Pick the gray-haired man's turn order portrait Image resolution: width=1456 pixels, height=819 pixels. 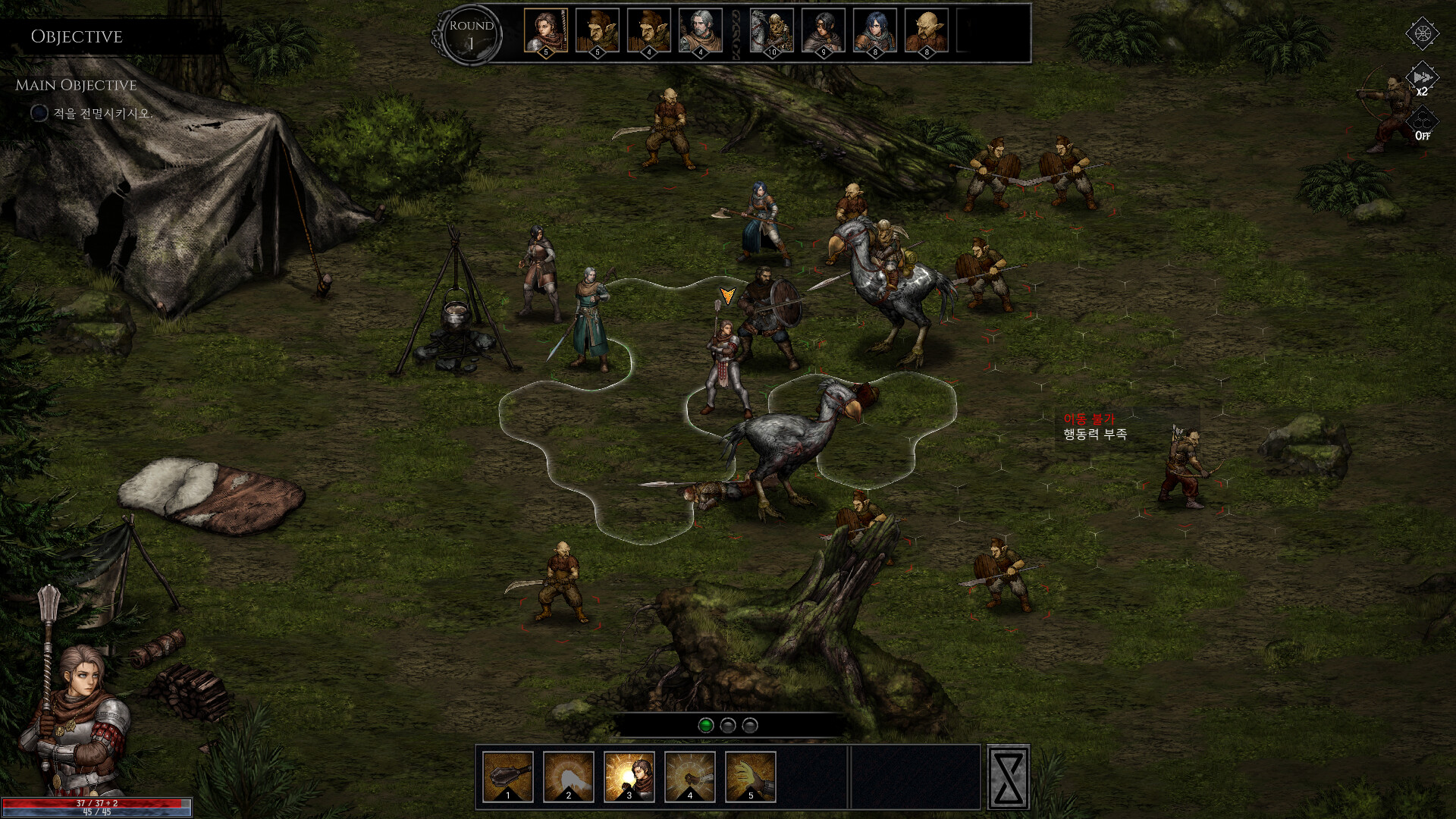[701, 31]
